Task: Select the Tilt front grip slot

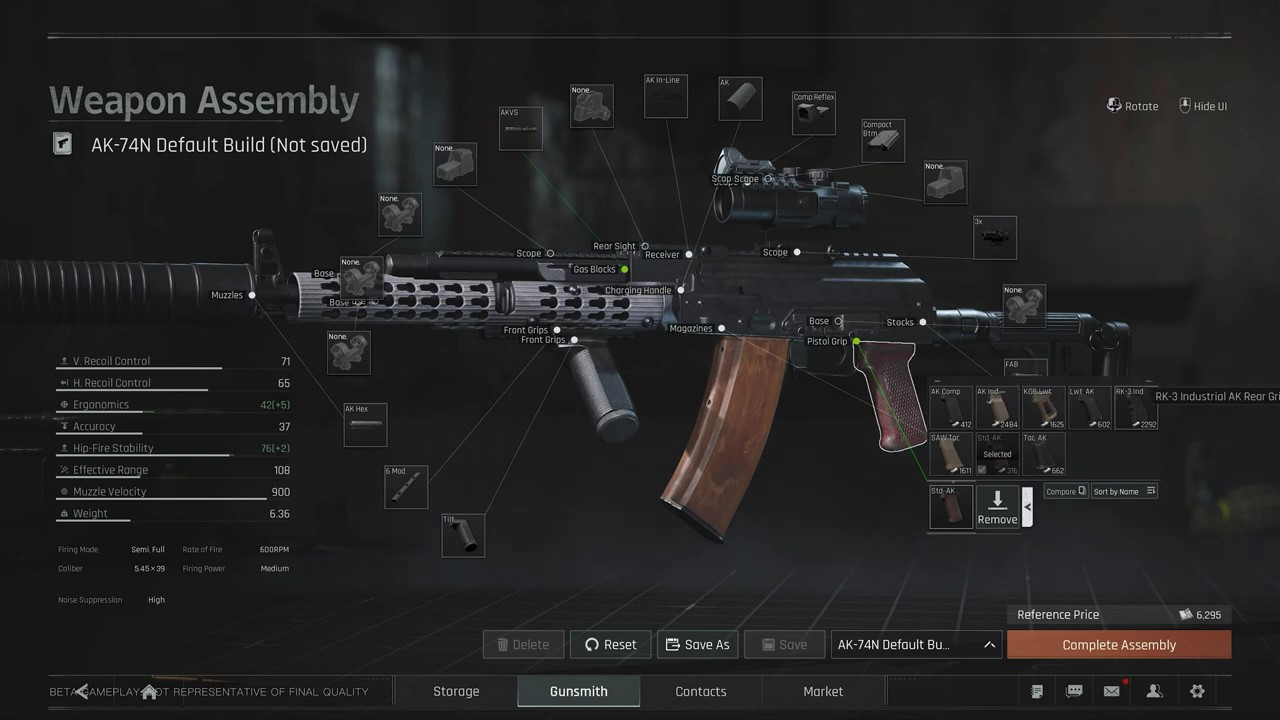Action: [463, 535]
